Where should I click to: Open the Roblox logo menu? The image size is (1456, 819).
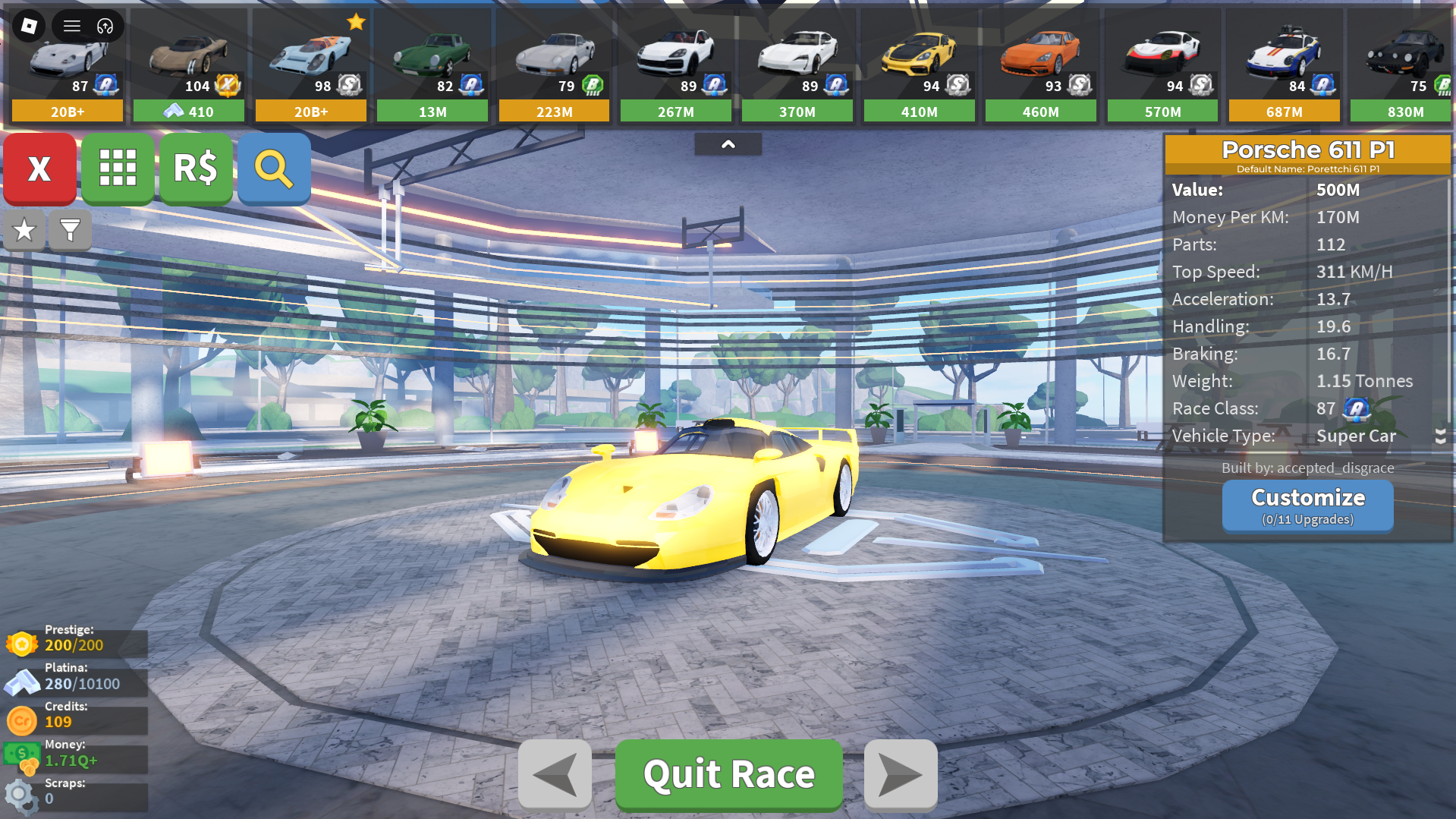pos(29,26)
